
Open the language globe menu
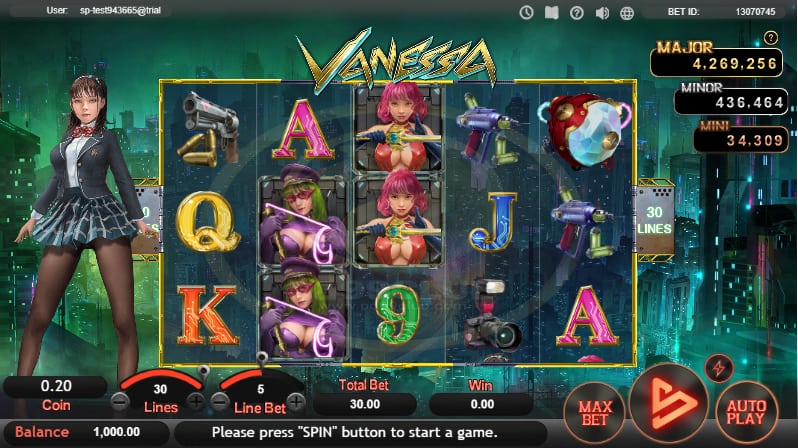pos(628,12)
